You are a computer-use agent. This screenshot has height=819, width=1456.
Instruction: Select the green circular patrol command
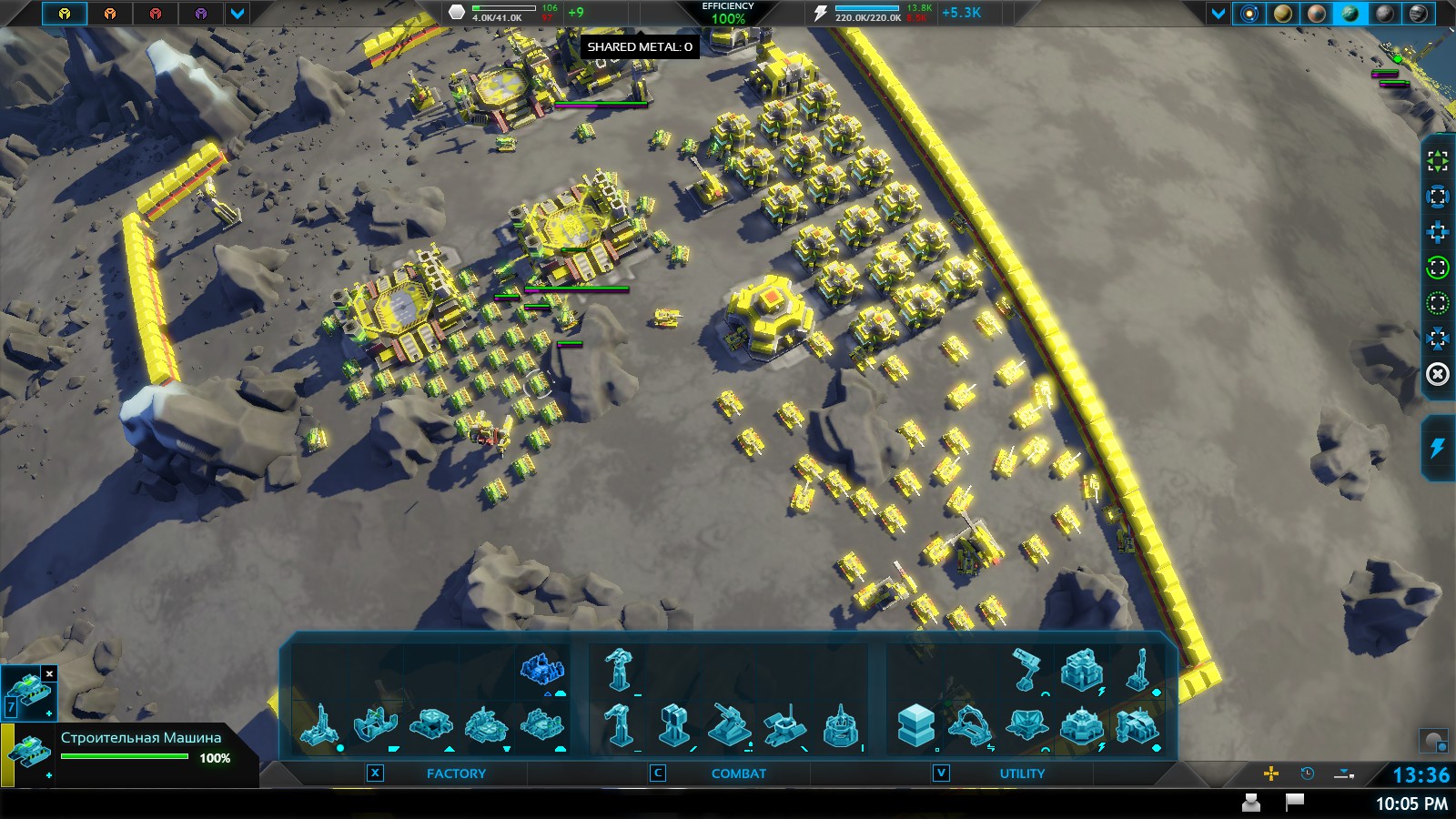coord(1437,268)
